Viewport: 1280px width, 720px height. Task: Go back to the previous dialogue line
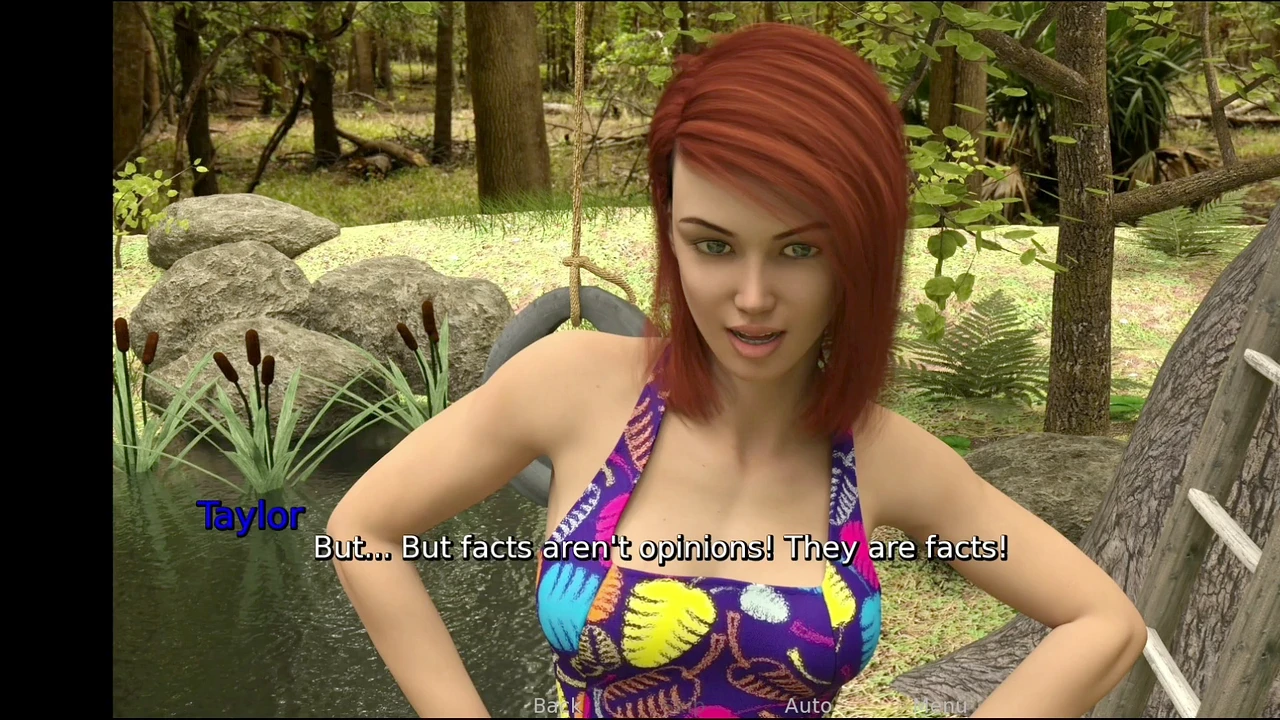coord(556,706)
